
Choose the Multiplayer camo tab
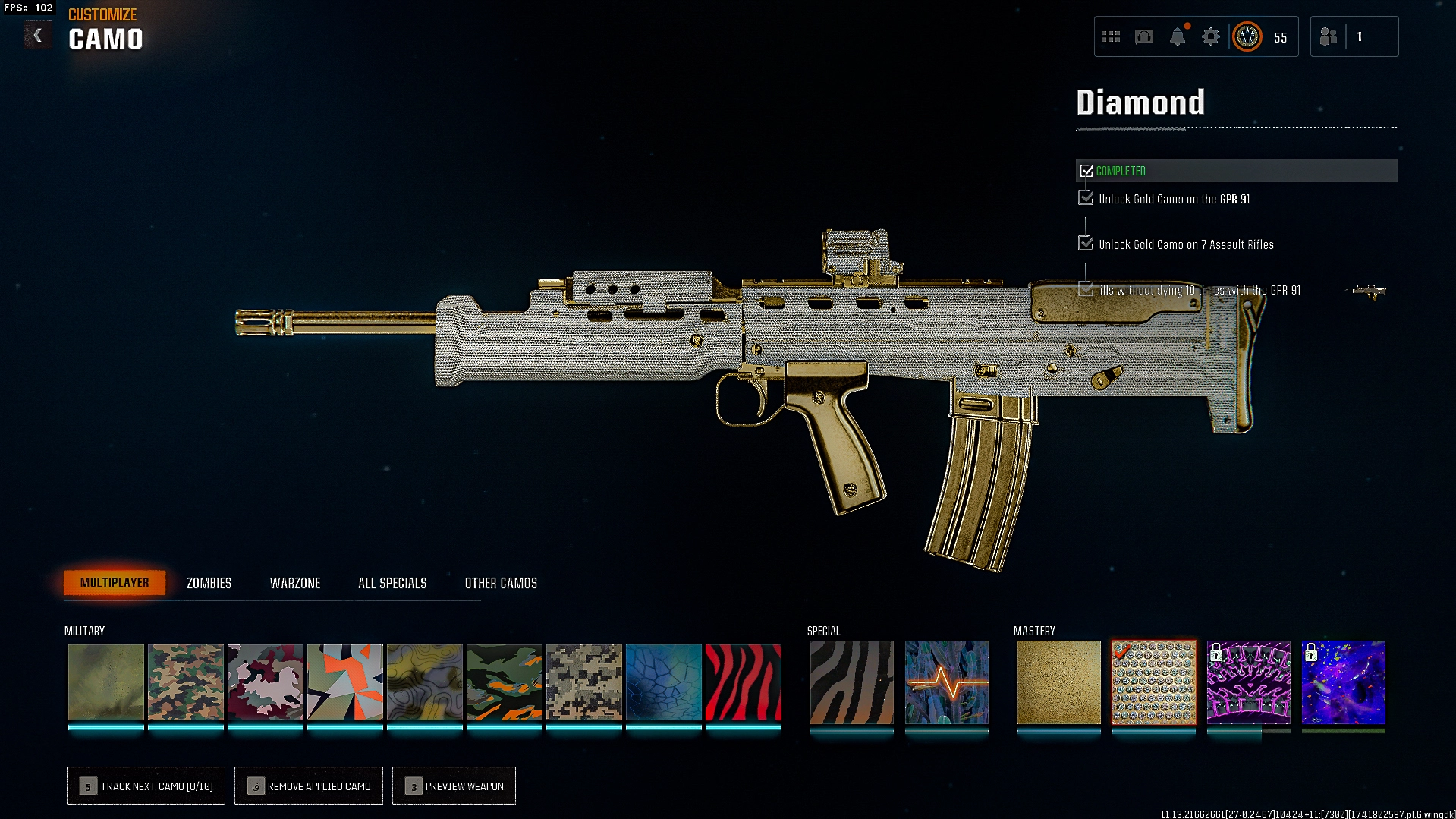115,582
